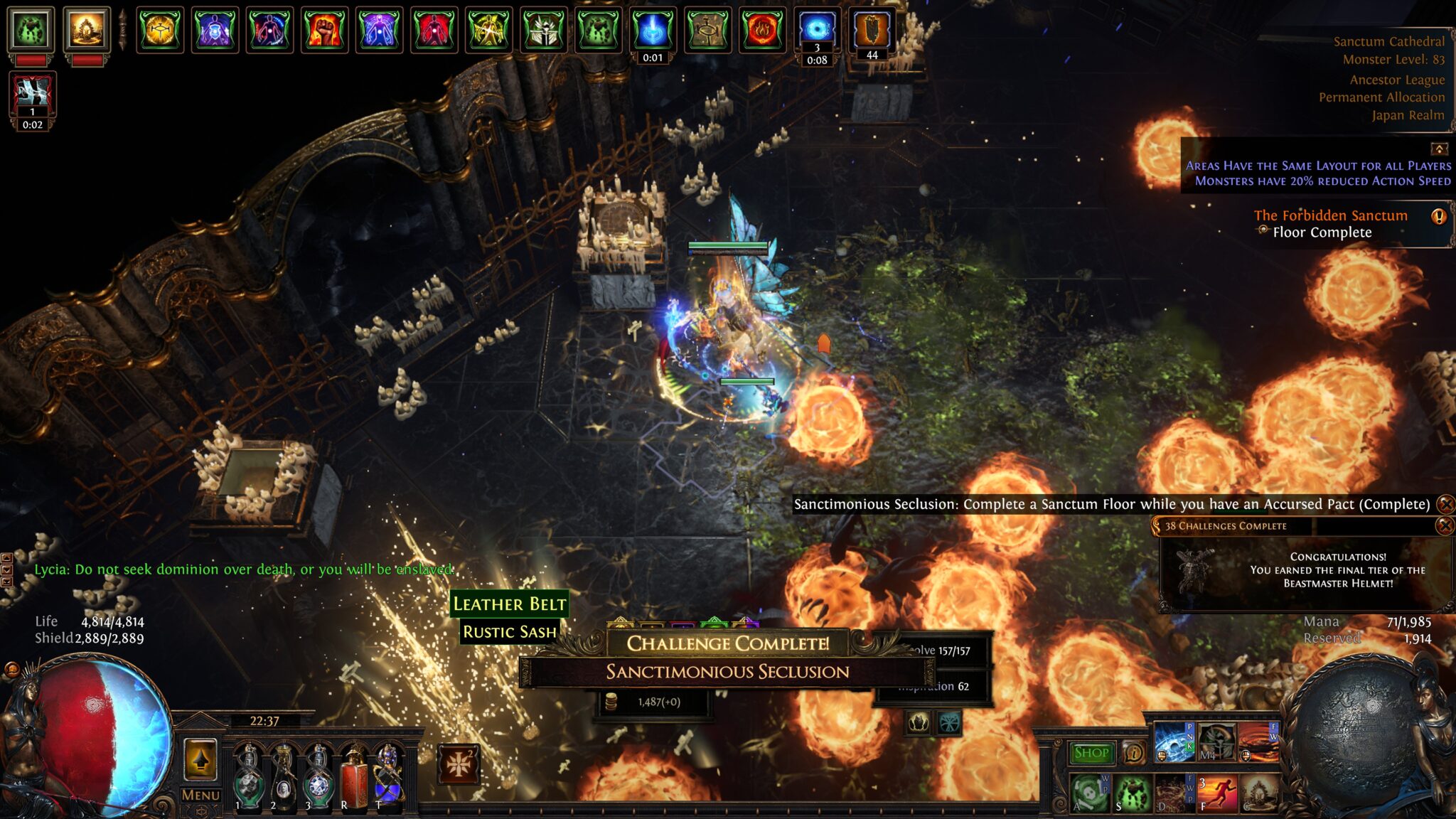Activate the running man skill on F

[1216, 793]
